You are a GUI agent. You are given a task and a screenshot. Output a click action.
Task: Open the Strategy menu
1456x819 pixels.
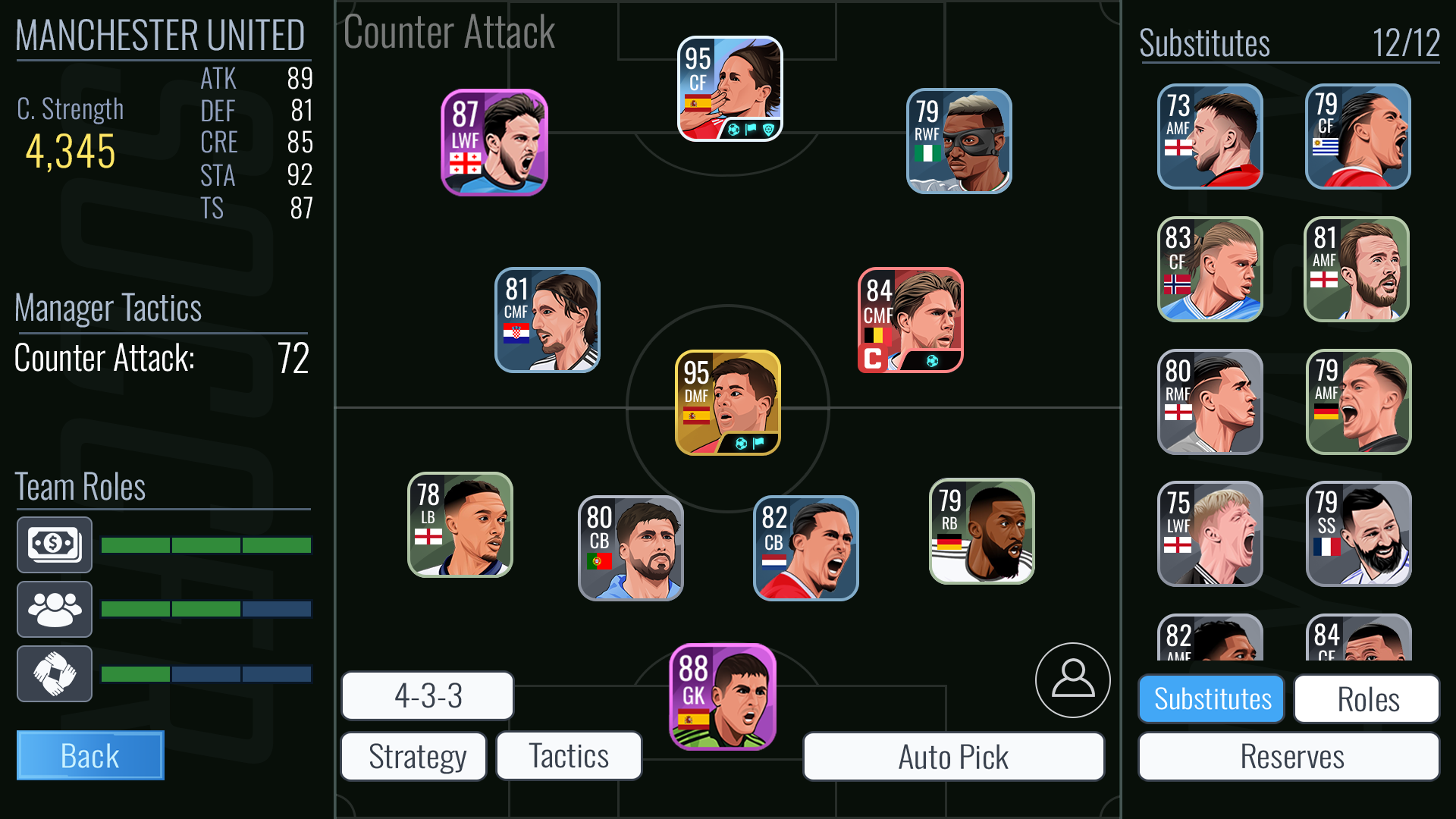(414, 756)
